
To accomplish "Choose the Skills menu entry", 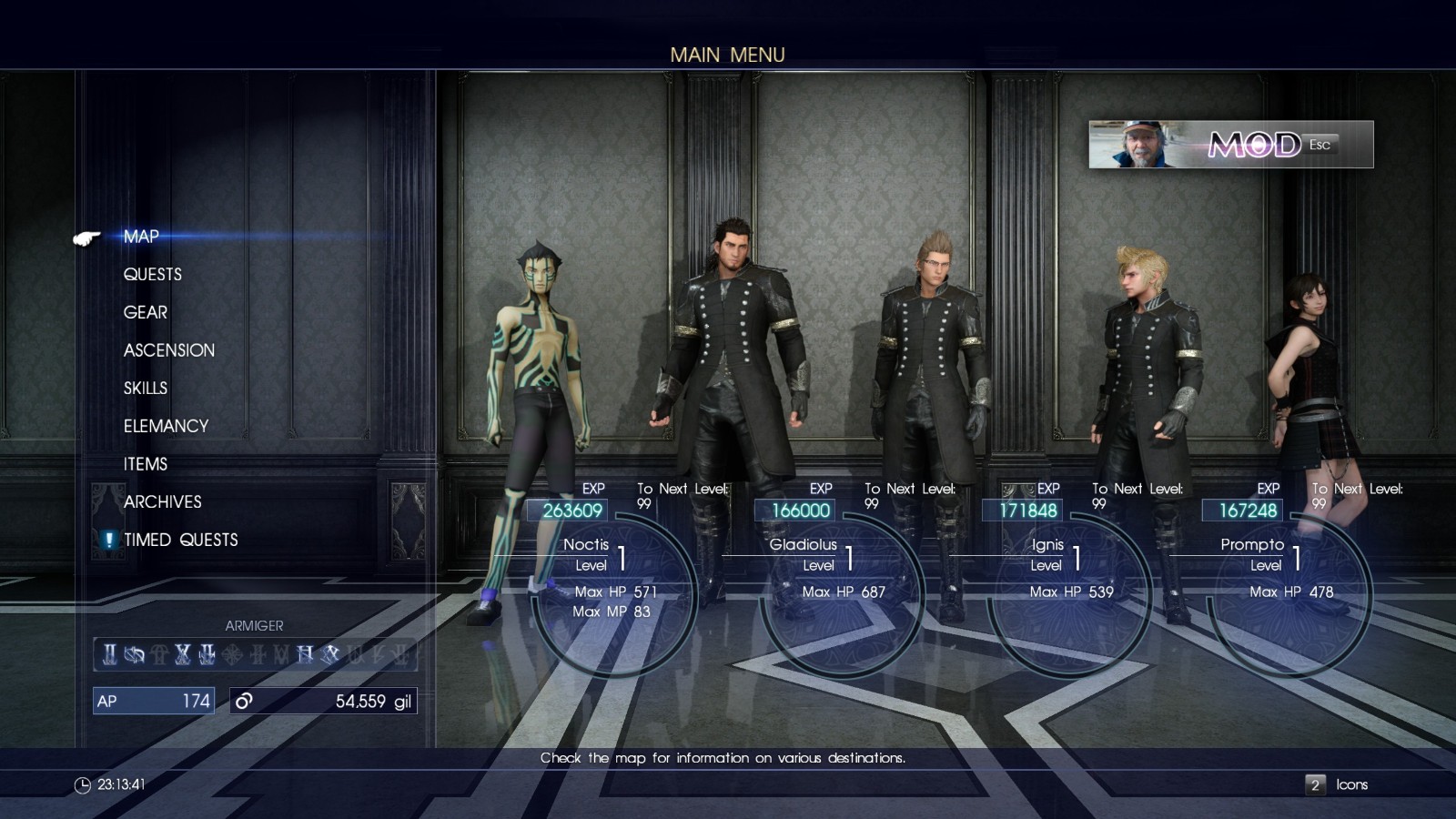I will [x=146, y=389].
